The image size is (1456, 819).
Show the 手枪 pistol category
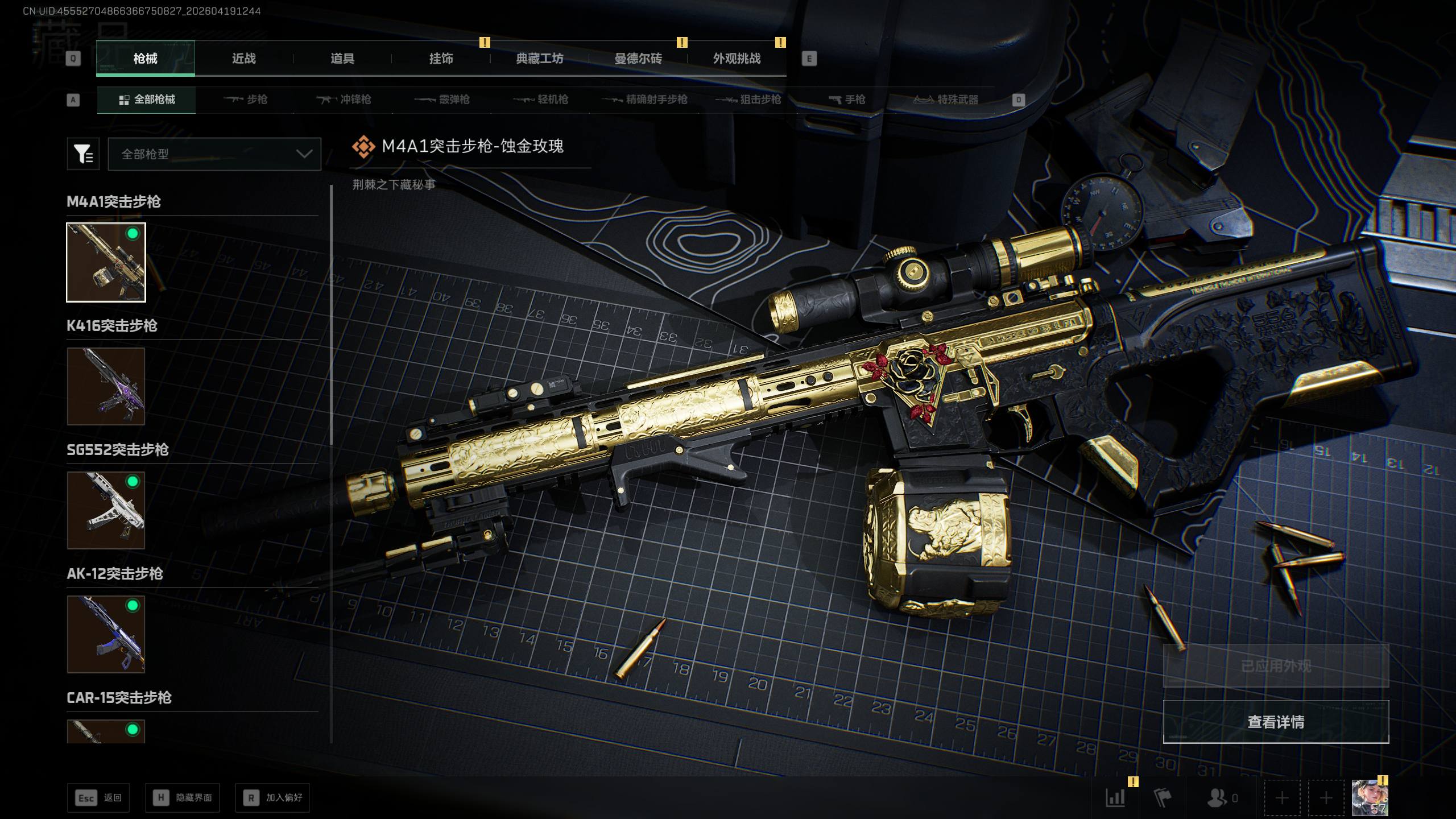847,100
